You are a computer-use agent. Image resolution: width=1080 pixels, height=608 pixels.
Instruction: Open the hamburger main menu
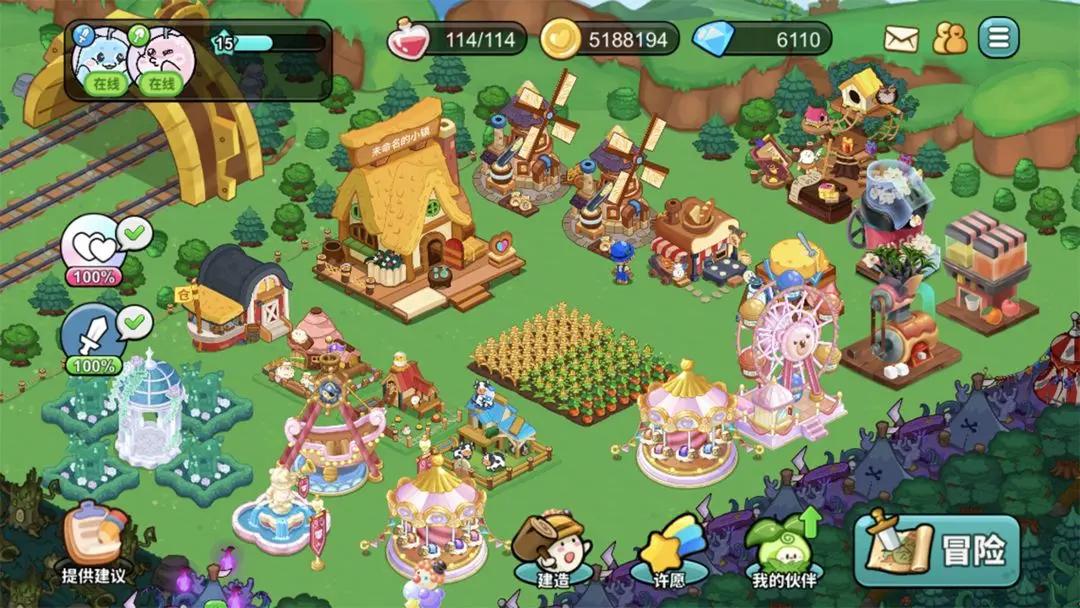tap(998, 39)
